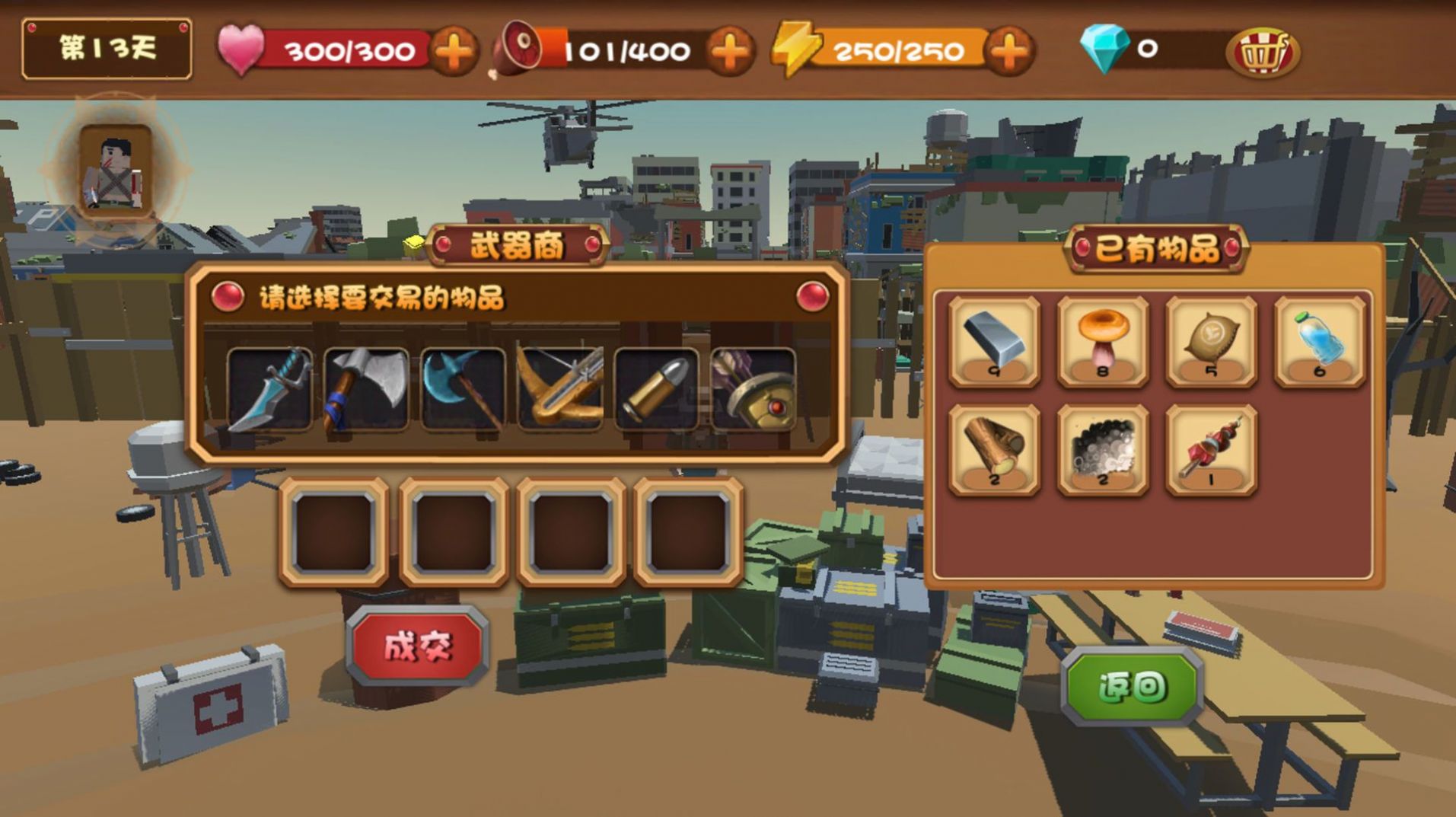Click the iron ingot in your inventory

click(993, 343)
